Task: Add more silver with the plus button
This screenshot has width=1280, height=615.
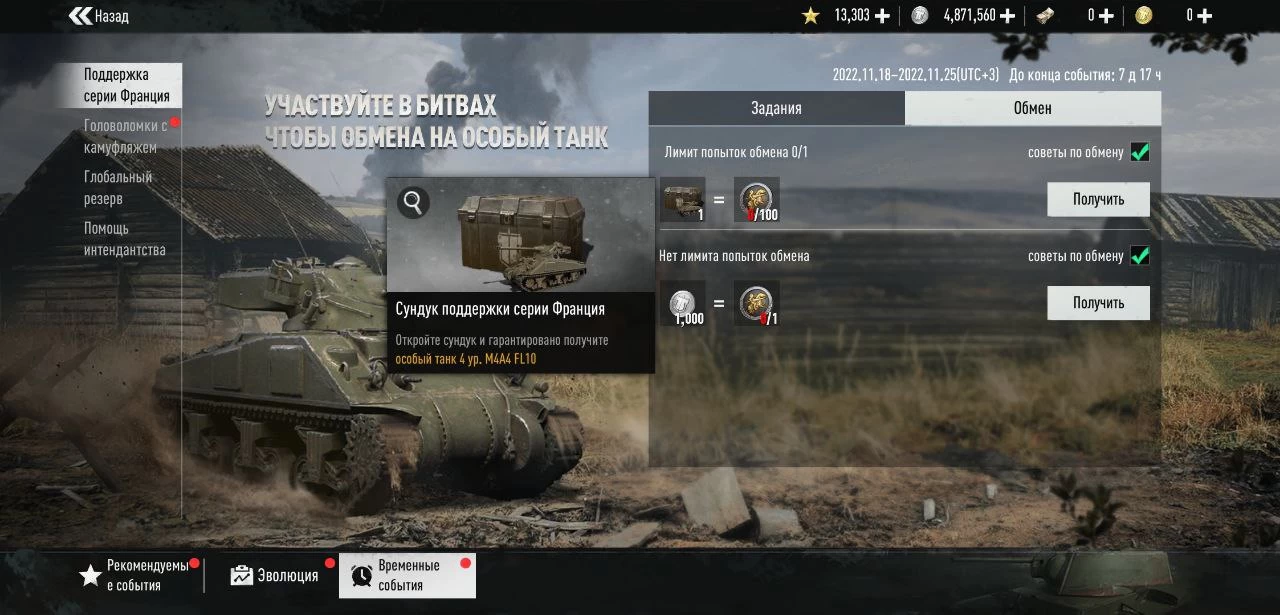Action: pyautogui.click(x=1007, y=16)
